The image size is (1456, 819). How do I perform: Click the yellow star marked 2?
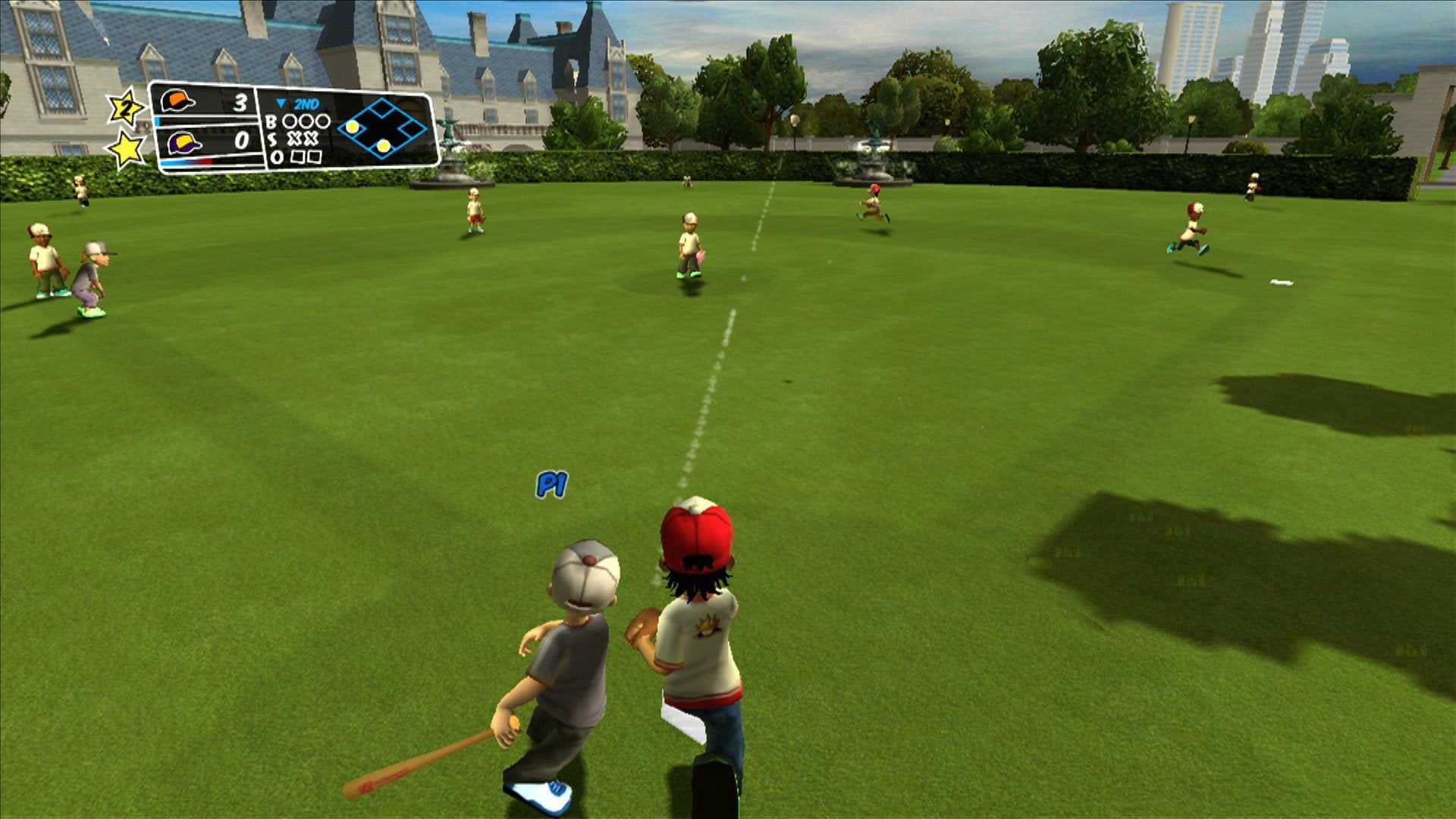(126, 108)
